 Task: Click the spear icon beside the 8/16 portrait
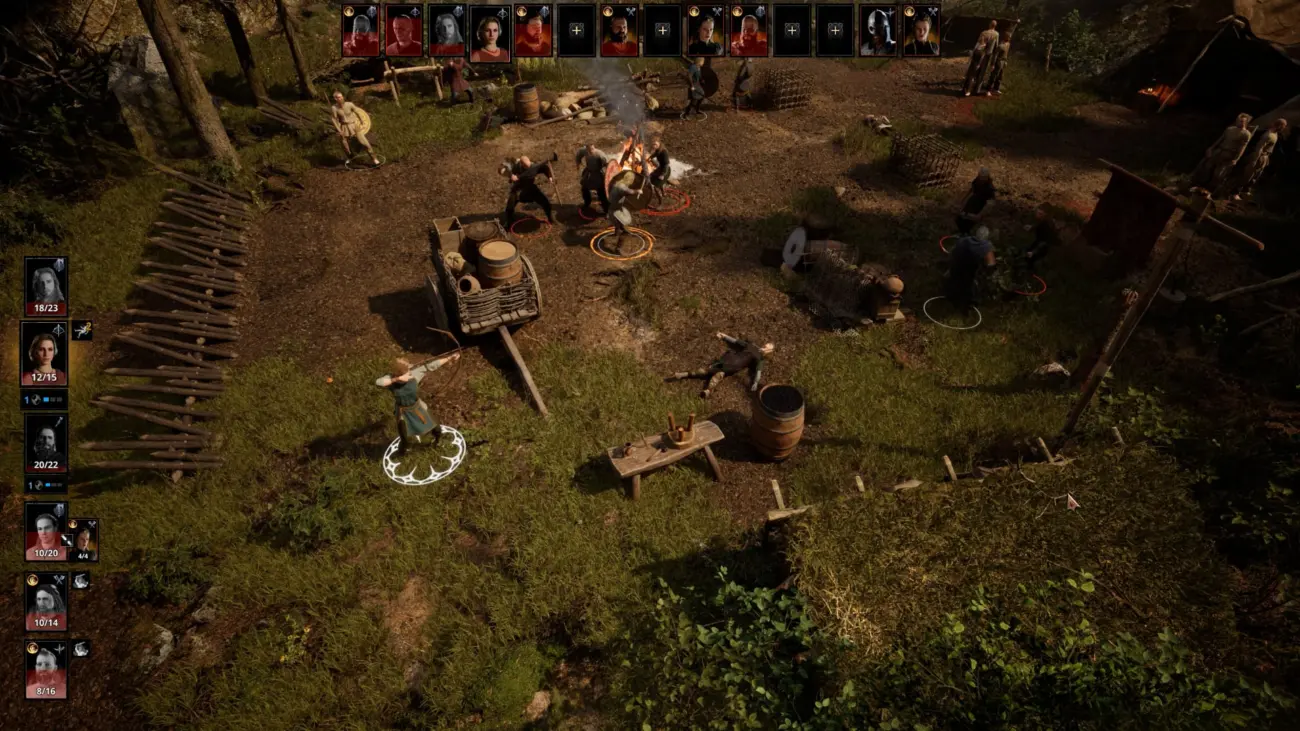point(59,649)
